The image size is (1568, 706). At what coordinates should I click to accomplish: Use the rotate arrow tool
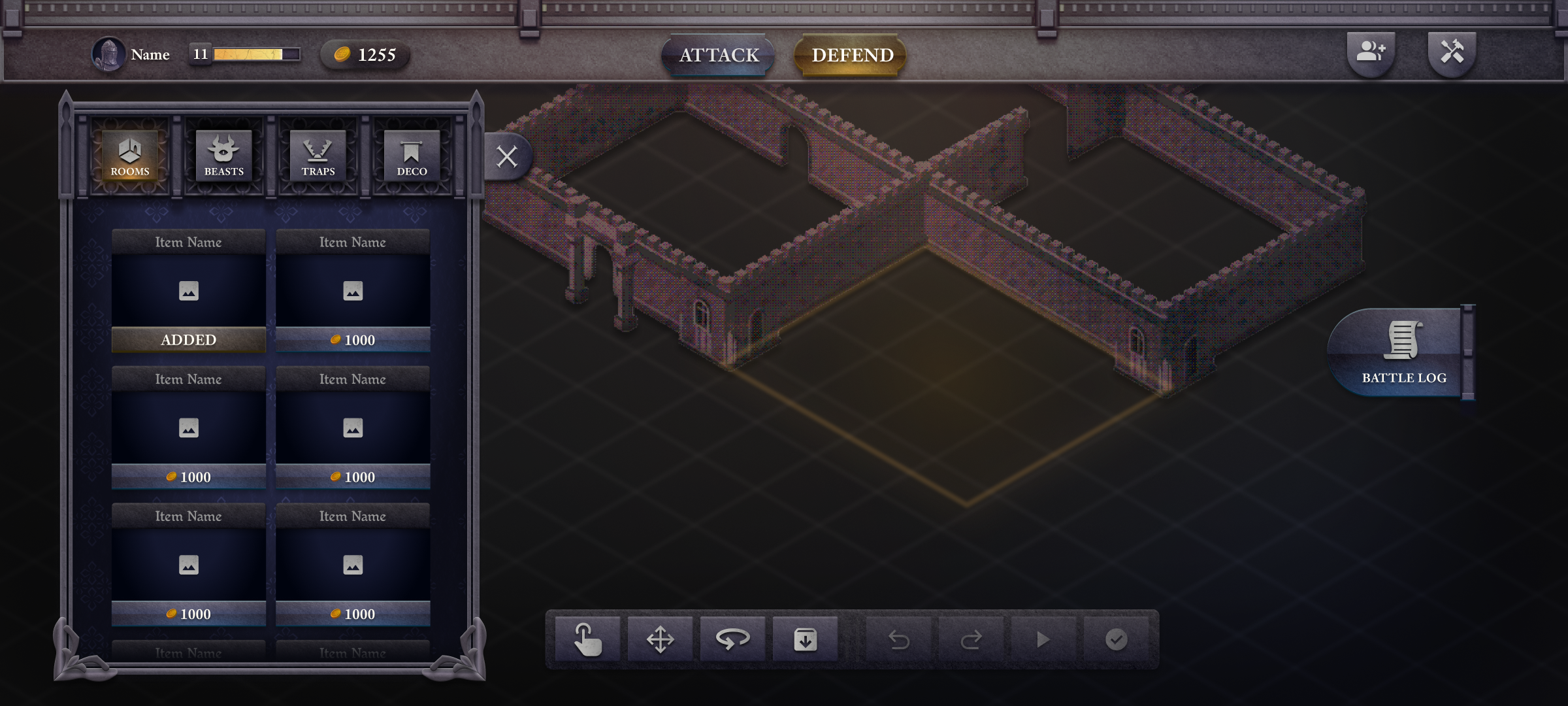point(732,639)
